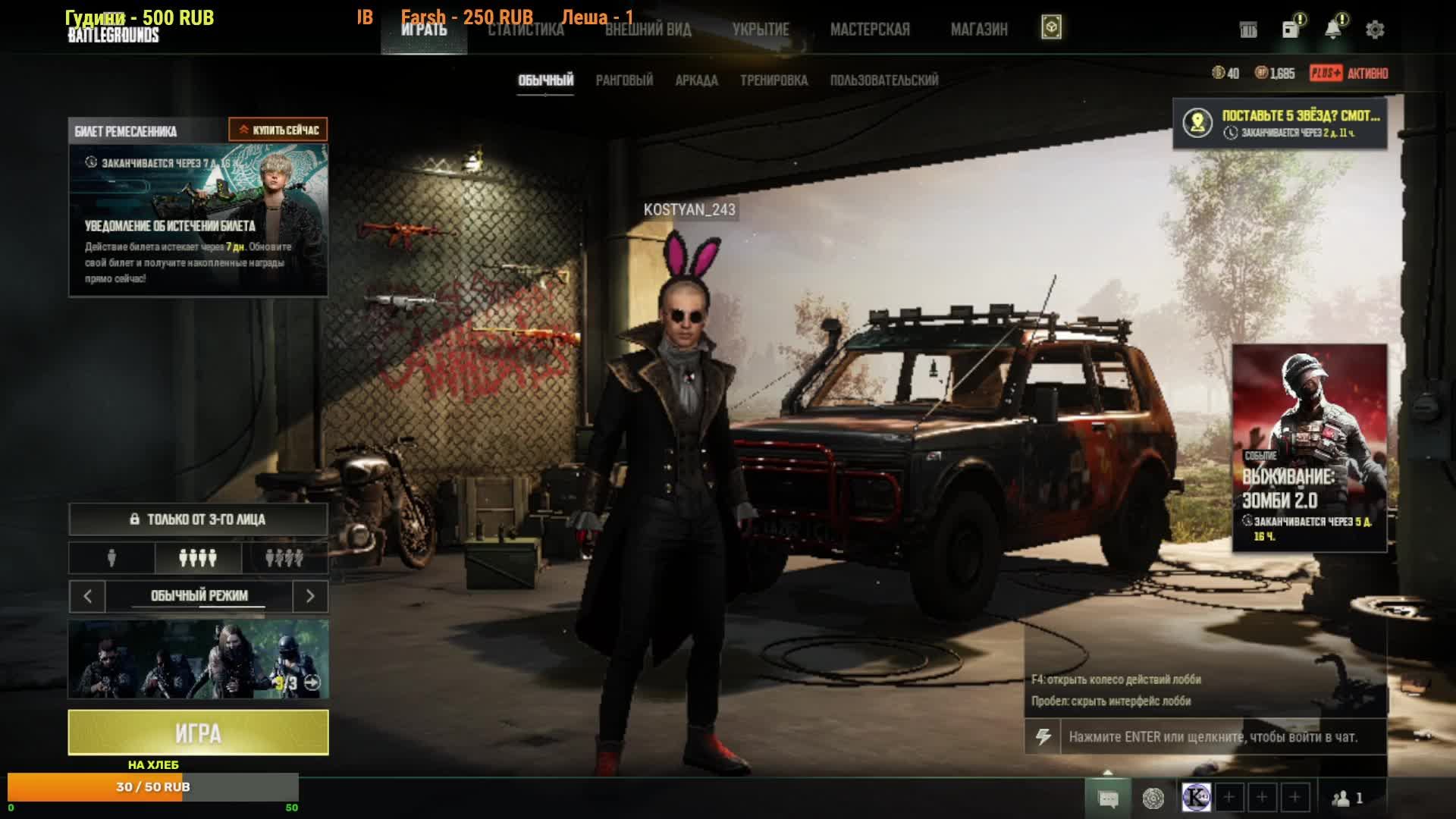The image size is (1456, 819).
Task: Toggle the ТОЛЬКО ОТ 3-ГО ЛИЦА perspective option
Action: point(198,519)
